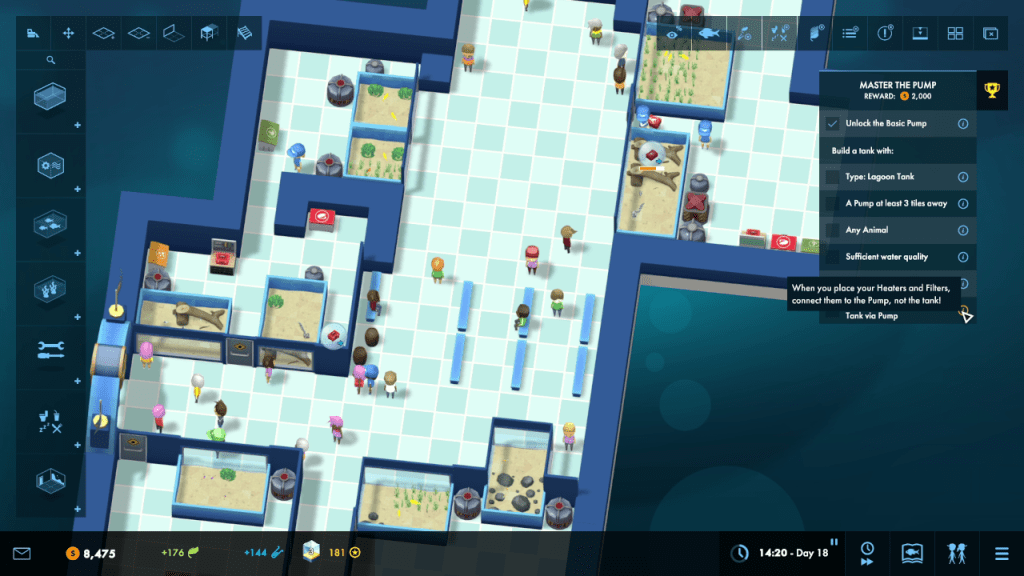The image size is (1024, 576).
Task: Open the visitors people panel
Action: click(955, 552)
